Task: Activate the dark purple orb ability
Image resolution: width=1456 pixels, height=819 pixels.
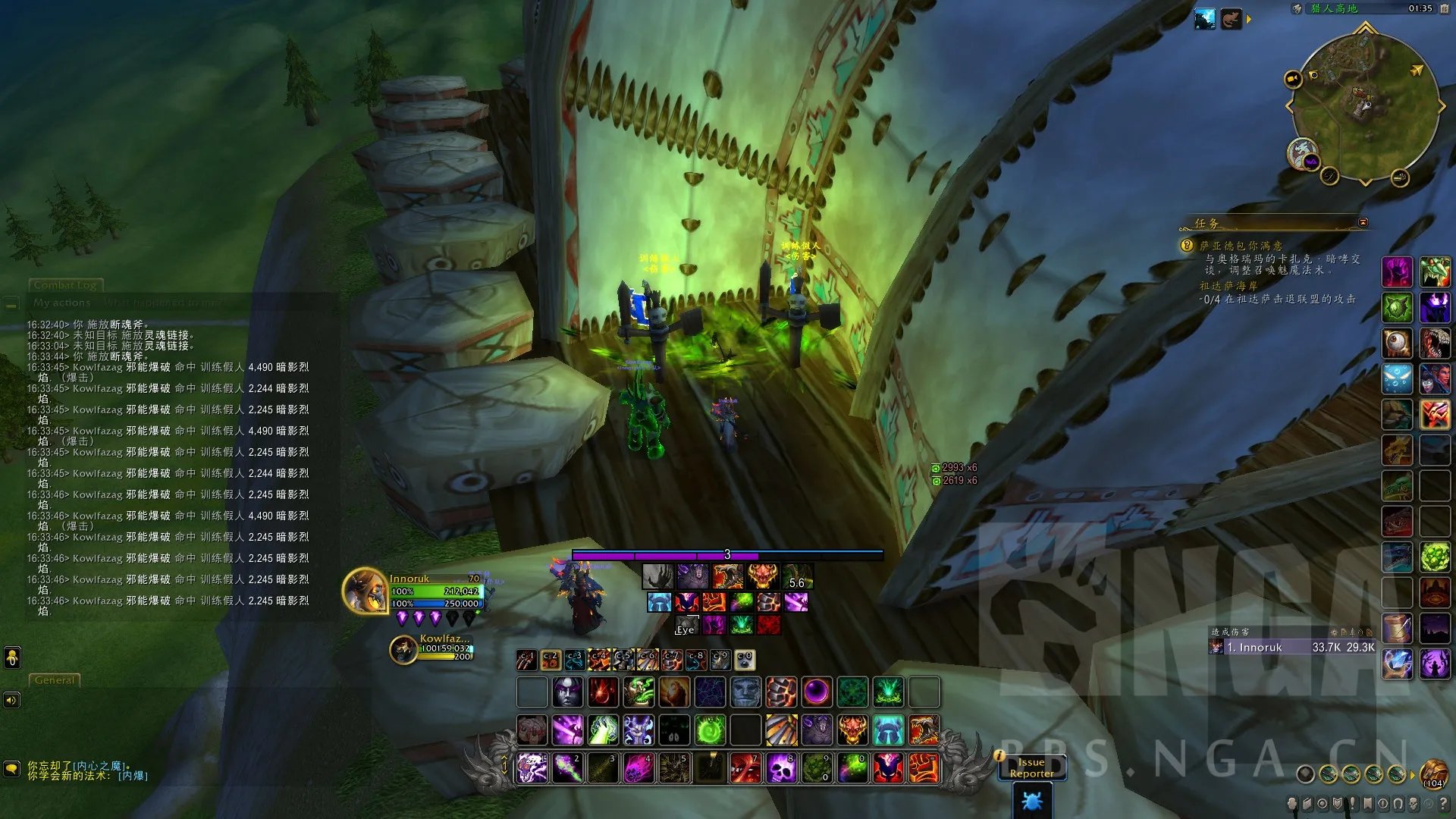Action: coord(817,692)
